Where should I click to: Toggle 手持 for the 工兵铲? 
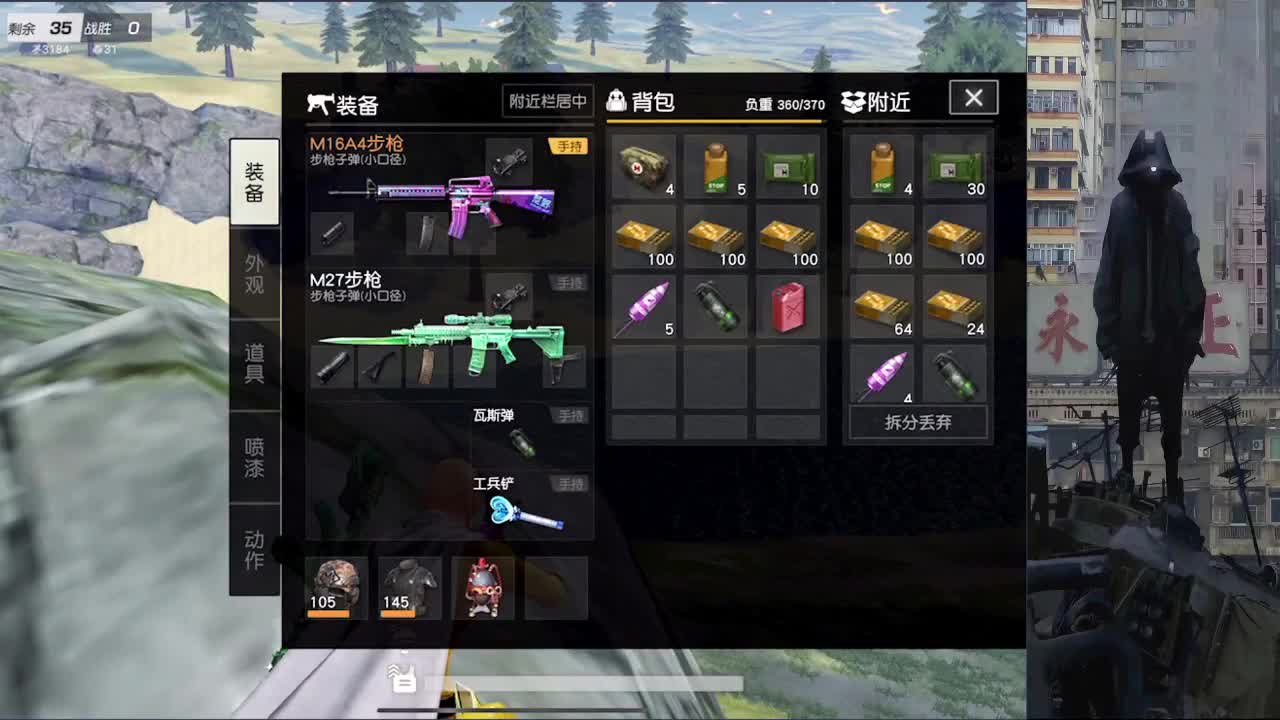coord(570,483)
